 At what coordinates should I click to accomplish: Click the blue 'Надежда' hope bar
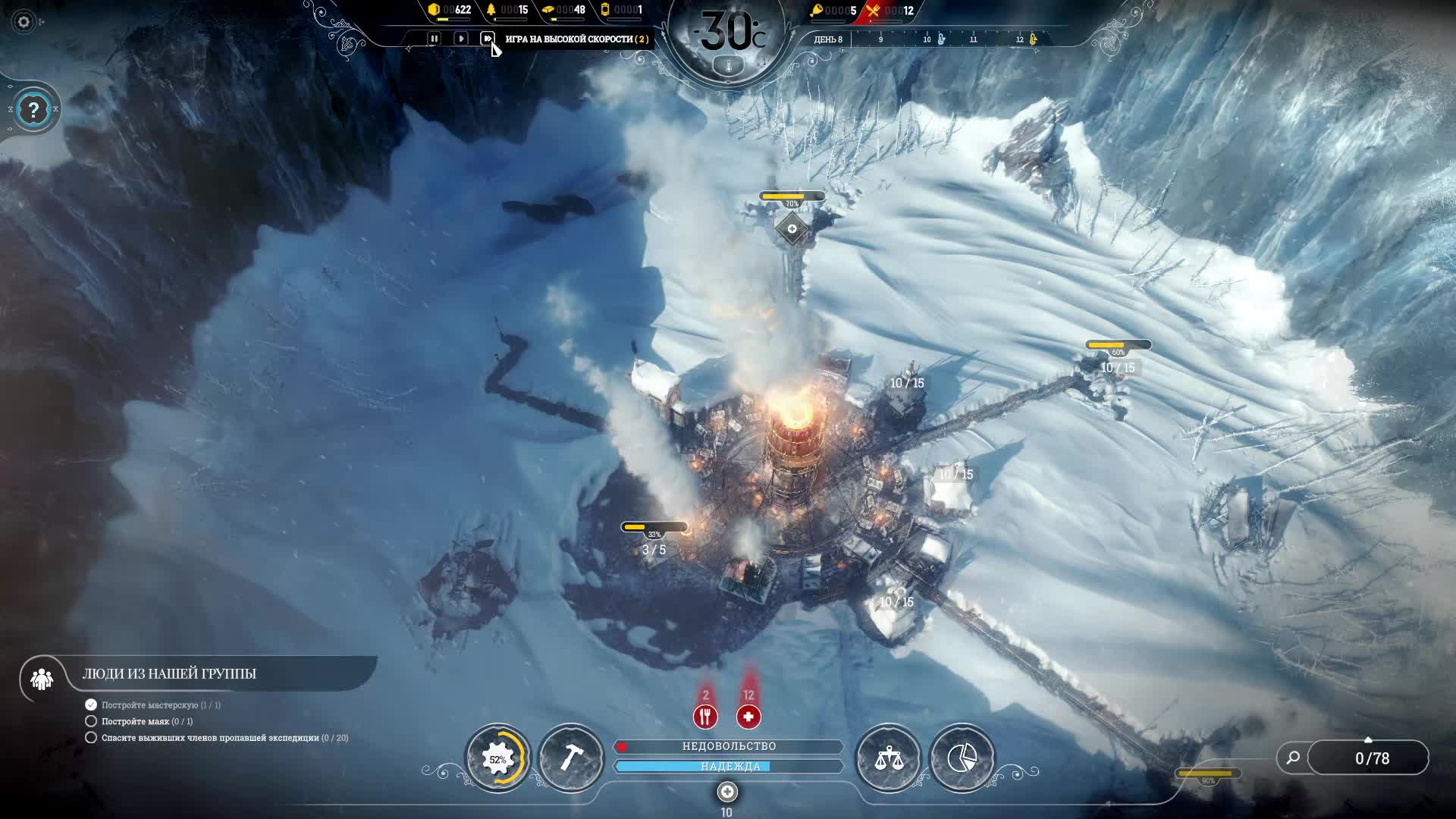729,766
